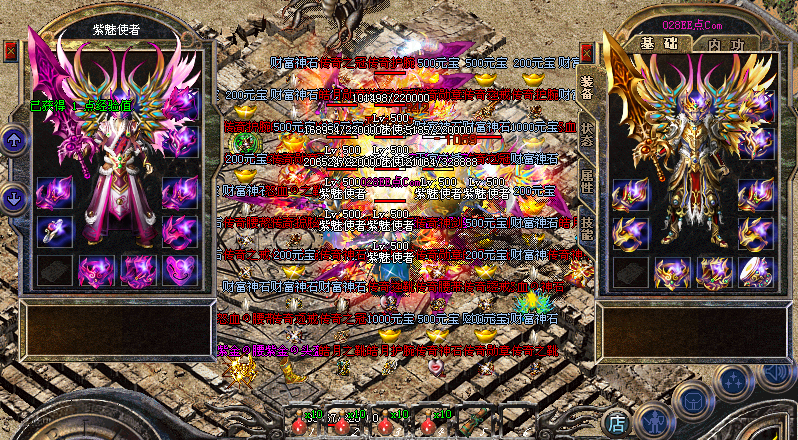Select the white cup item in gold panel
Viewport: 798px width, 440px height.
pyautogui.click(x=755, y=271)
